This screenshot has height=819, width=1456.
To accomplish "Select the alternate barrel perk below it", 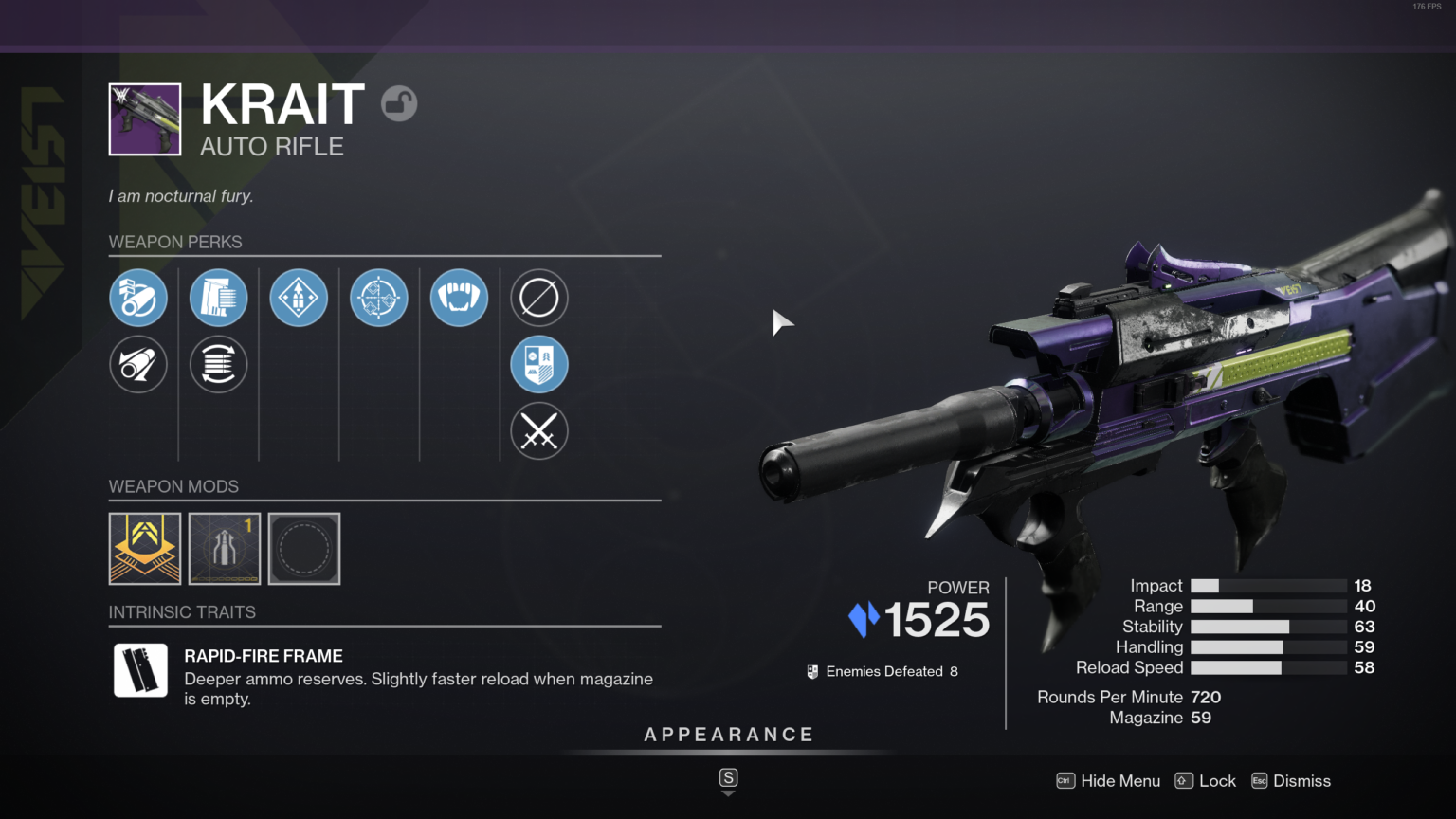I will pyautogui.click(x=138, y=364).
